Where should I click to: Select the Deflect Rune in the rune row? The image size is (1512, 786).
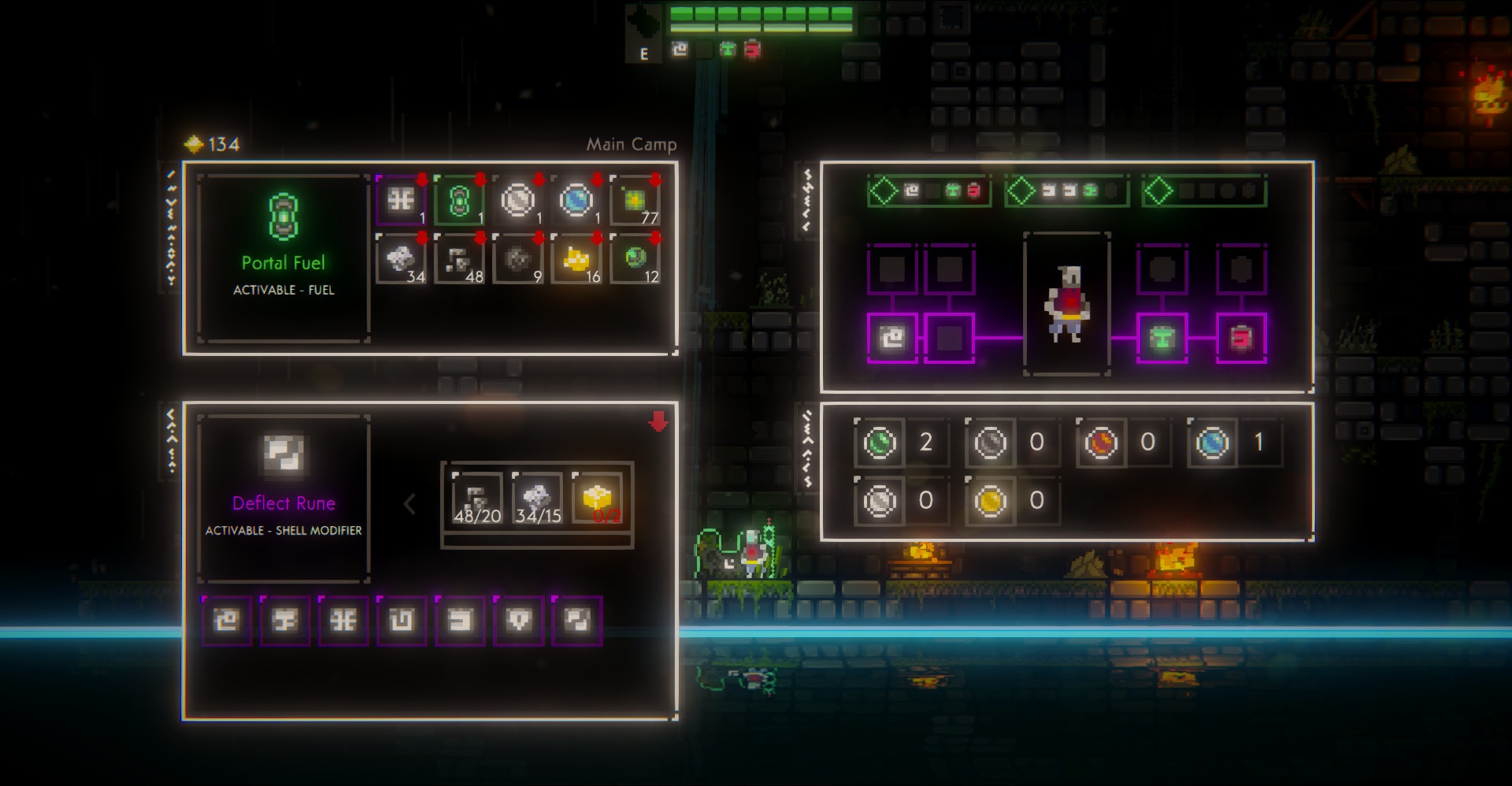click(576, 621)
